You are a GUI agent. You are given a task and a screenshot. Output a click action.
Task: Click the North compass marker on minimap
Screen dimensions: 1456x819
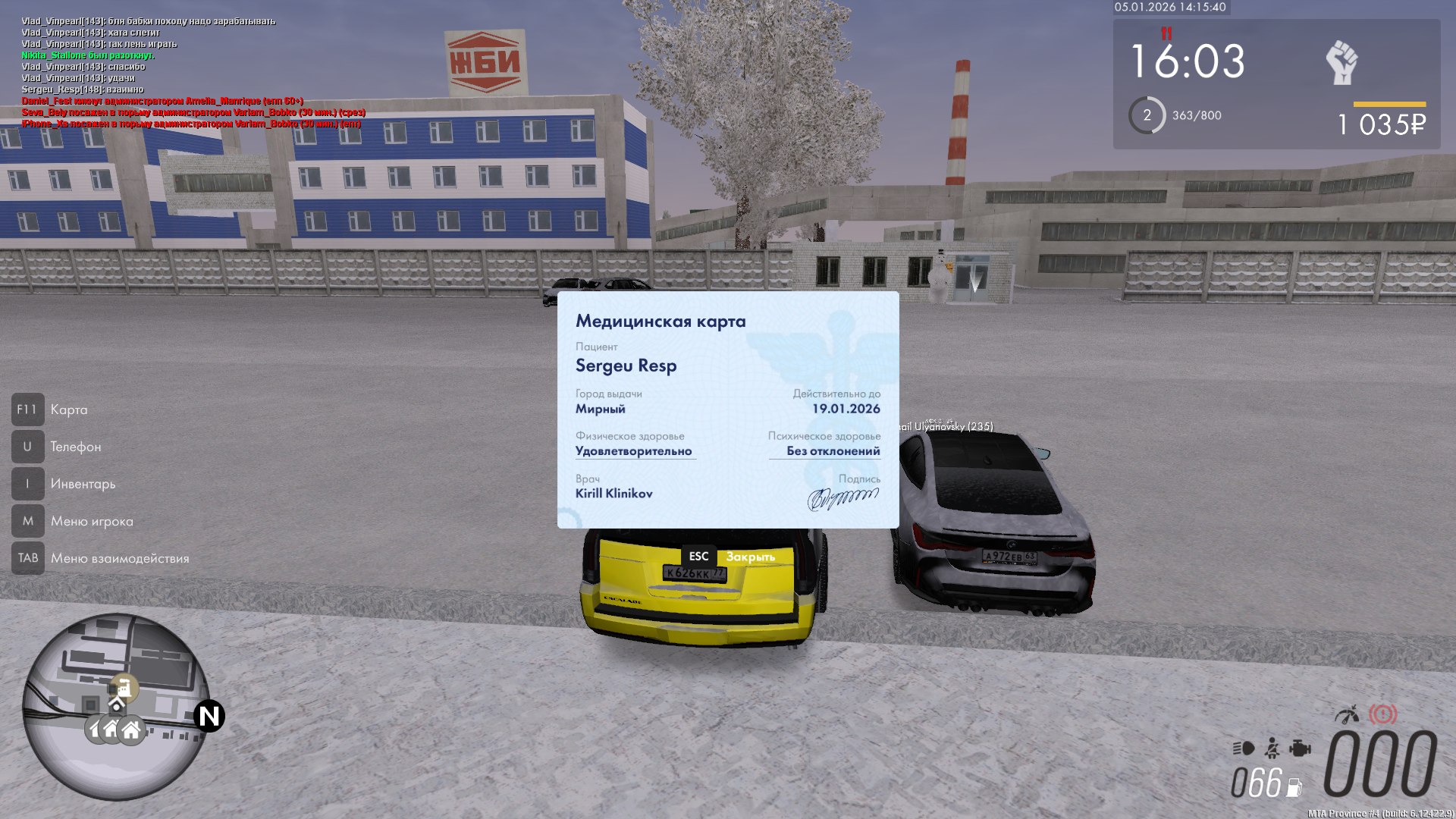pos(209,716)
